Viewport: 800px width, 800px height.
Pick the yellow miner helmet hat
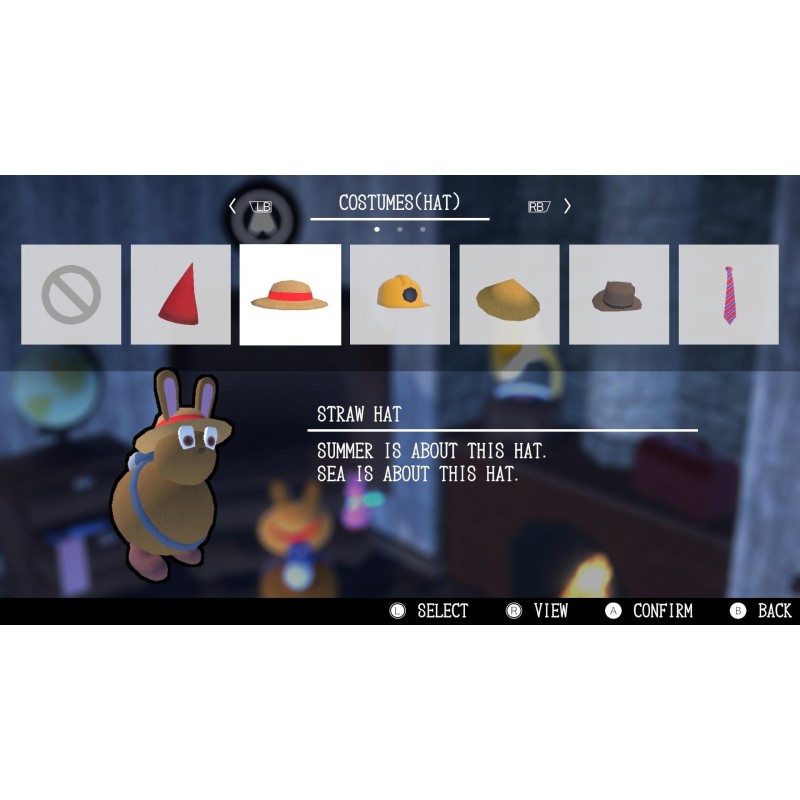pyautogui.click(x=400, y=295)
